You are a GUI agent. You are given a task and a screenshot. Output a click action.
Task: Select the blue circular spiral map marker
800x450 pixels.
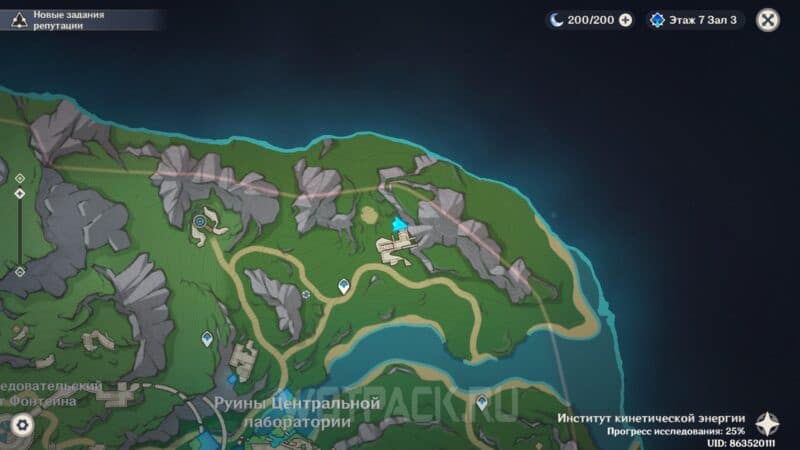(x=201, y=220)
